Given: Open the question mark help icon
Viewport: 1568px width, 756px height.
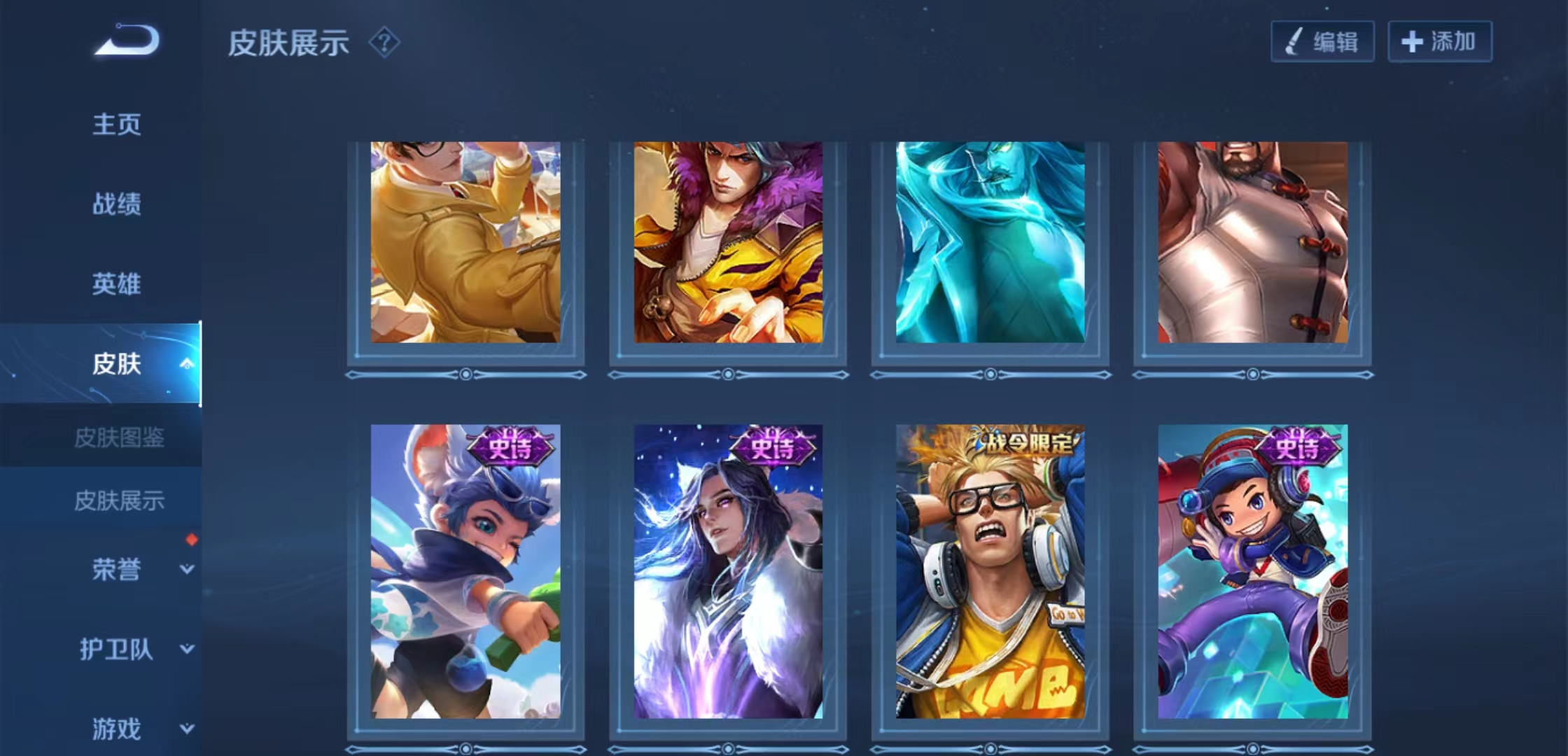Looking at the screenshot, I should click(x=384, y=43).
